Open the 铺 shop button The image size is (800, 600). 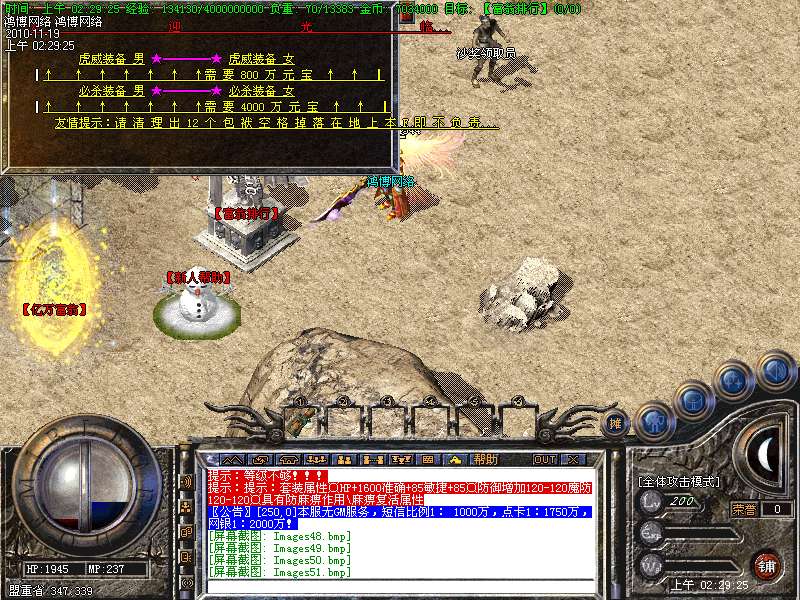[765, 563]
